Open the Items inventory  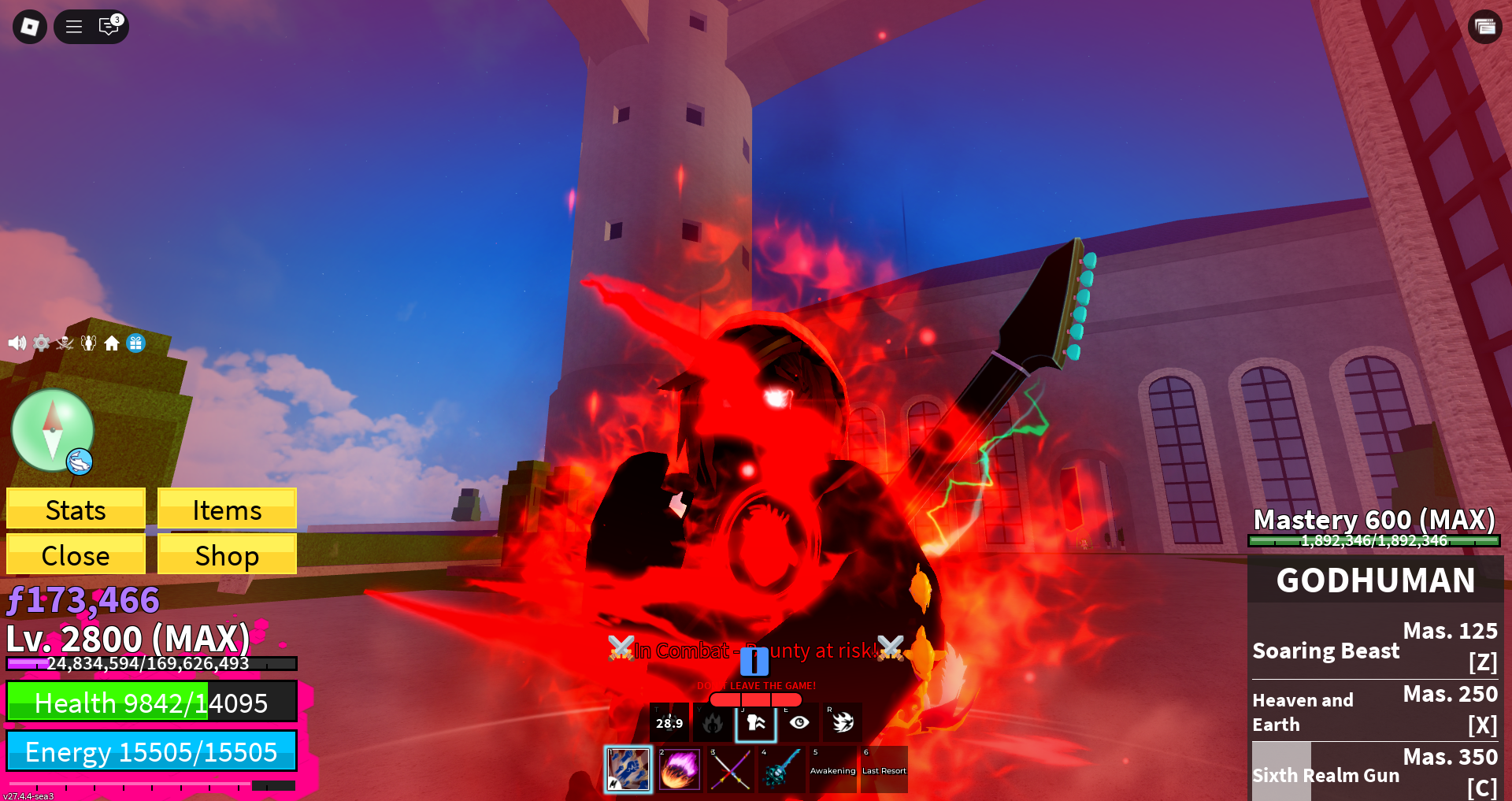pos(227,510)
